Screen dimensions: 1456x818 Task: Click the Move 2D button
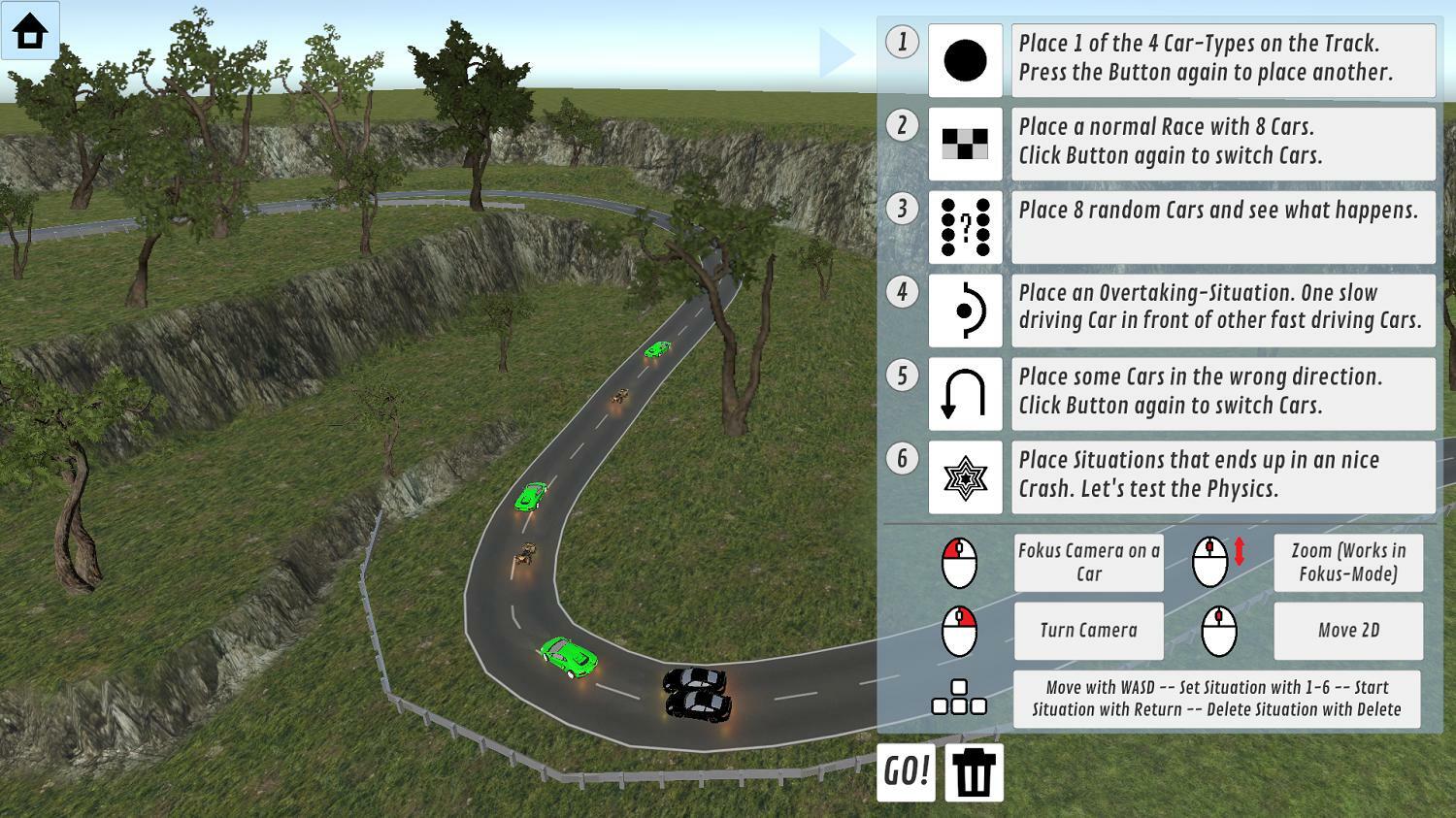click(1348, 630)
